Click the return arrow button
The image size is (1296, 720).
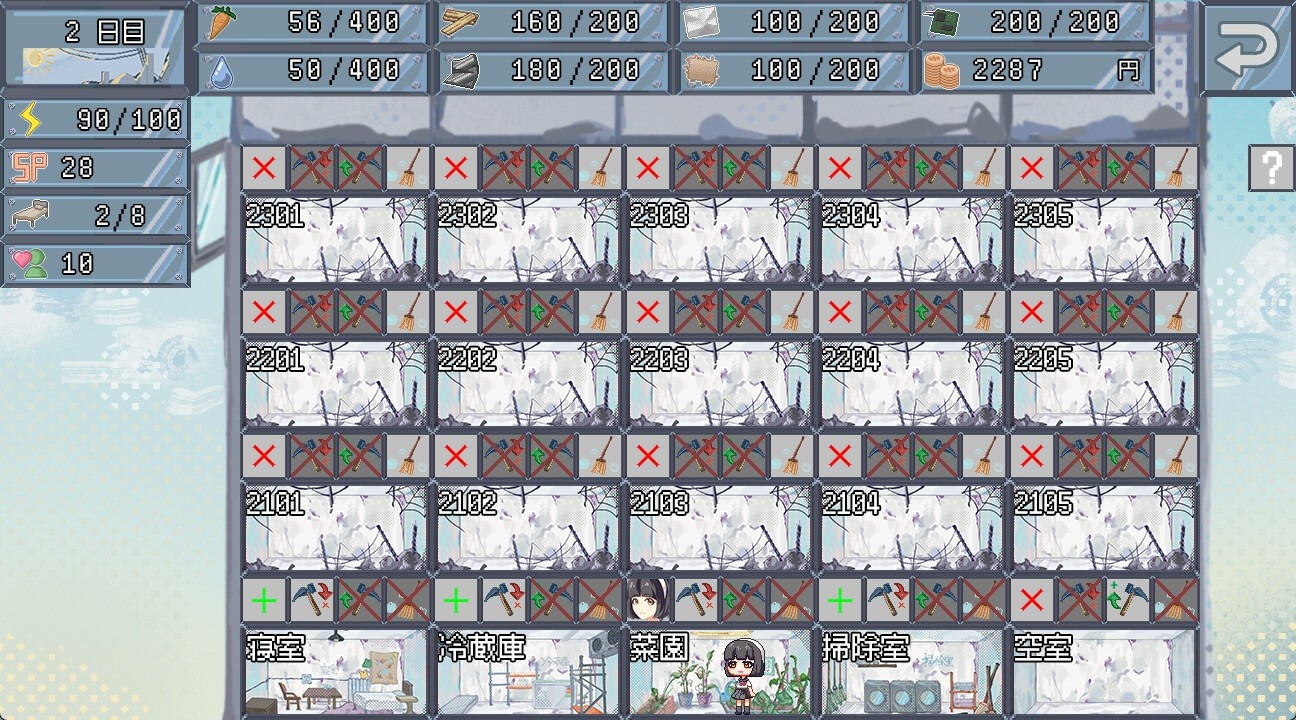1246,48
